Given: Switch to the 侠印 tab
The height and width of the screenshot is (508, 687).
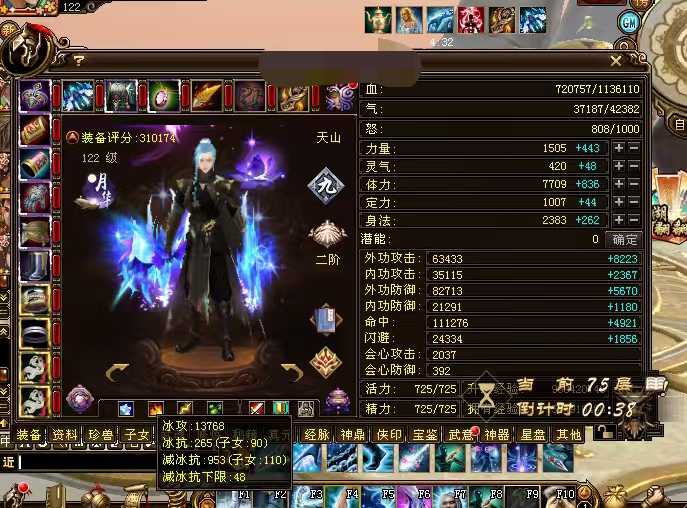Looking at the screenshot, I should 389,435.
